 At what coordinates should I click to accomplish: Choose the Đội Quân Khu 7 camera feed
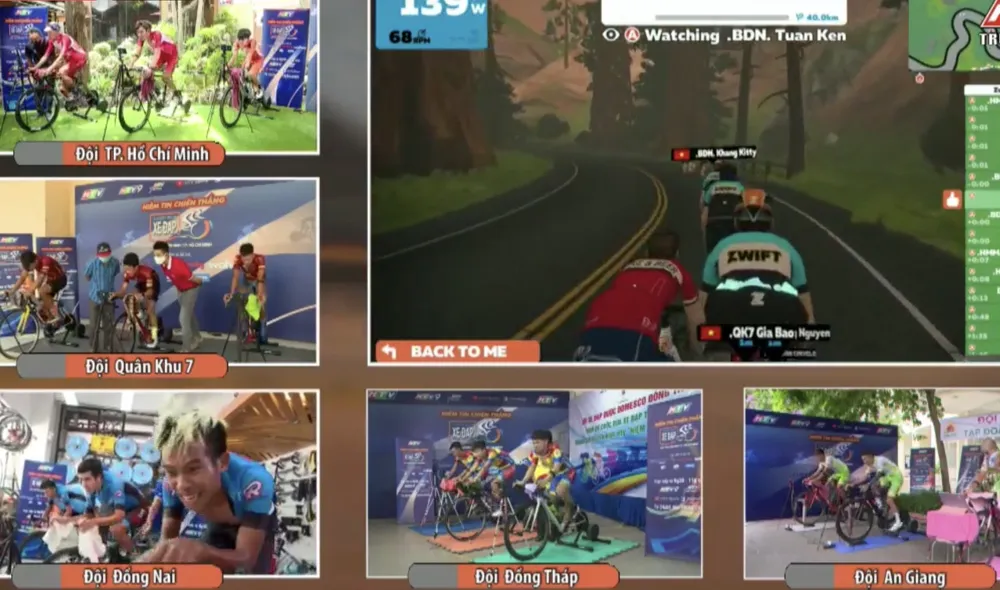pos(158,270)
